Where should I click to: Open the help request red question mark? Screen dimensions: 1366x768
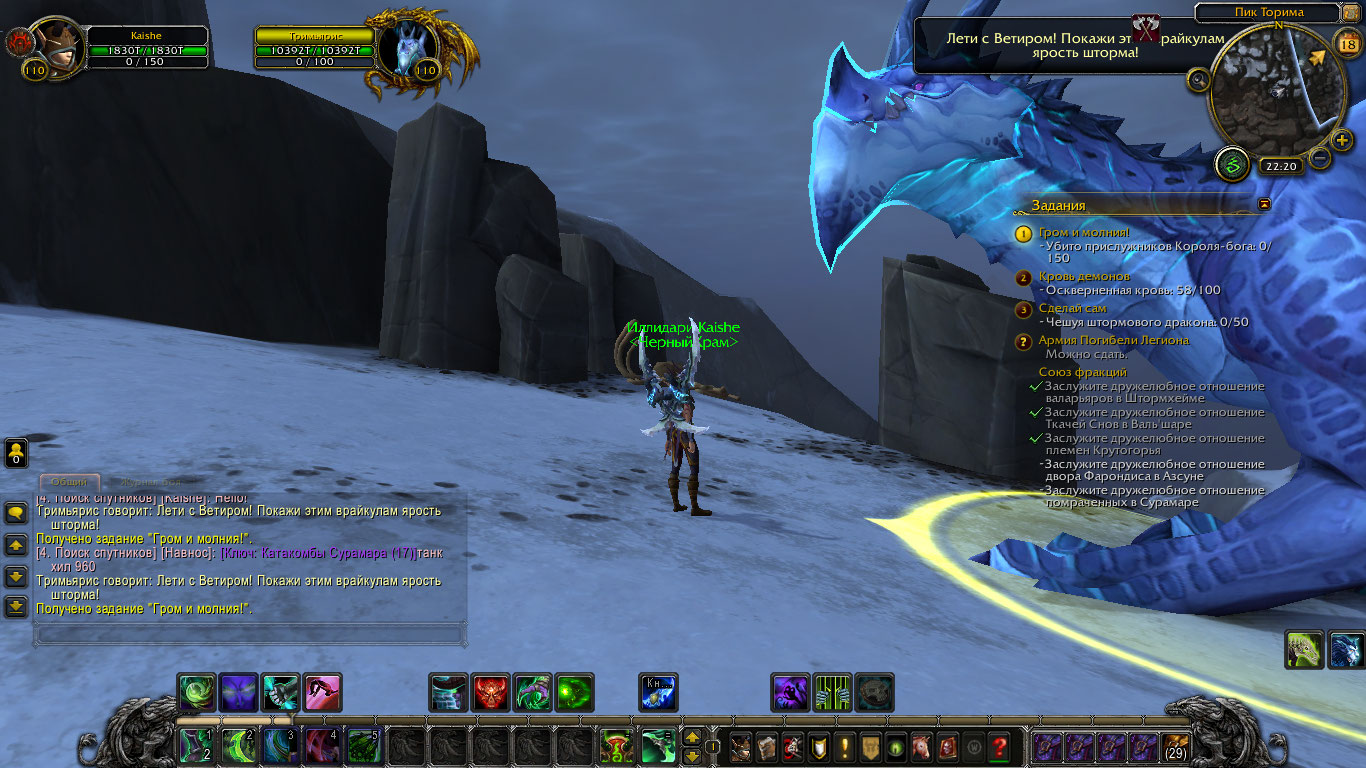click(x=998, y=746)
